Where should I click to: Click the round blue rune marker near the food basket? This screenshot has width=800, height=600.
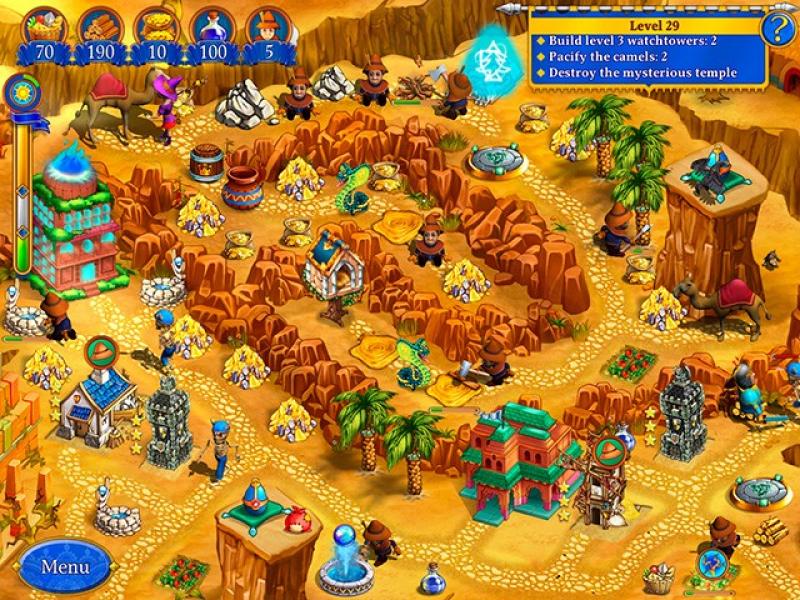point(711,561)
